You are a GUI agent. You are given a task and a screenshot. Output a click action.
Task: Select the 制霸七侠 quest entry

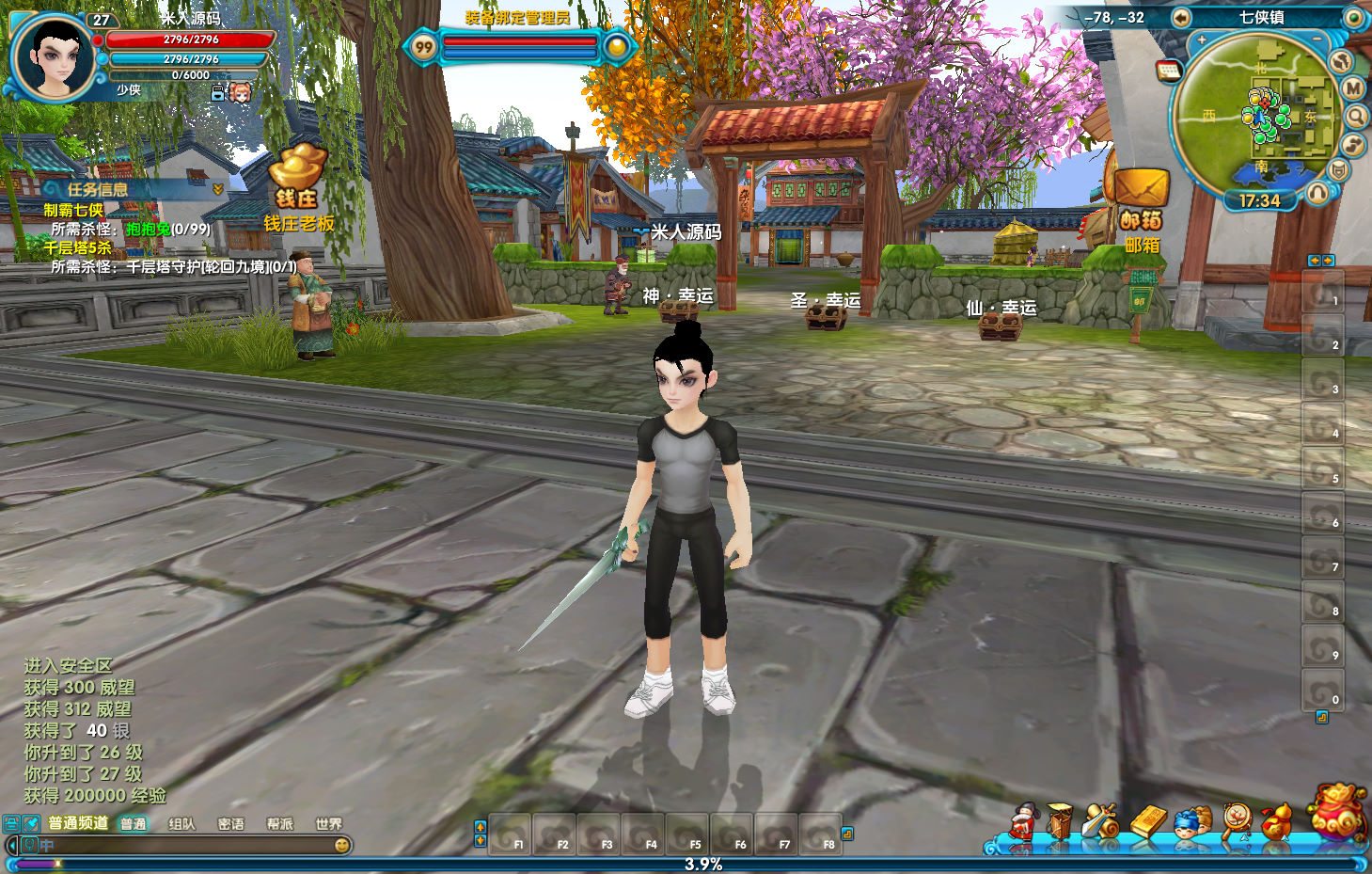(73, 210)
